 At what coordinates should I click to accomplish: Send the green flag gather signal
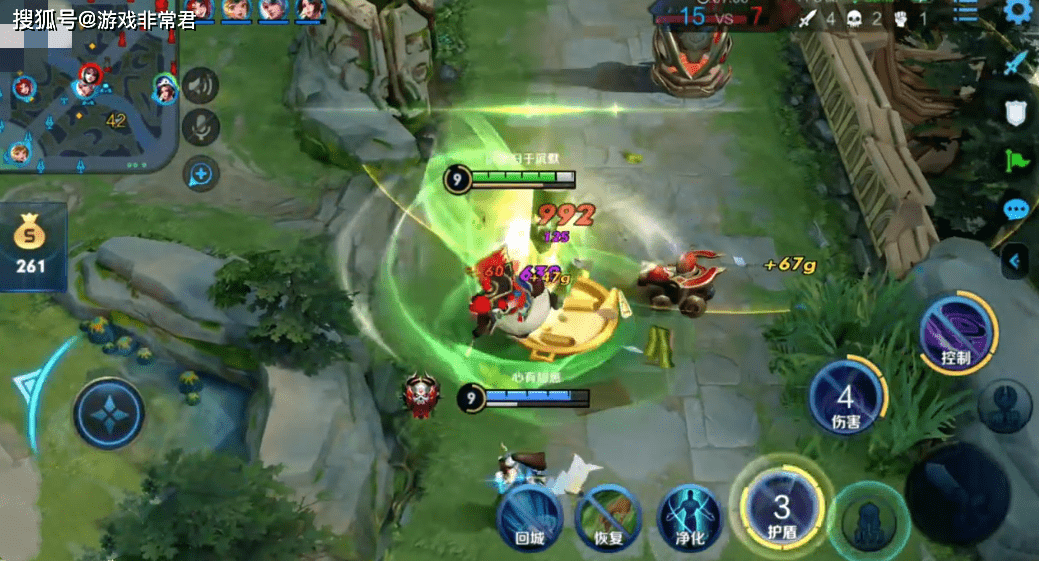(1016, 160)
